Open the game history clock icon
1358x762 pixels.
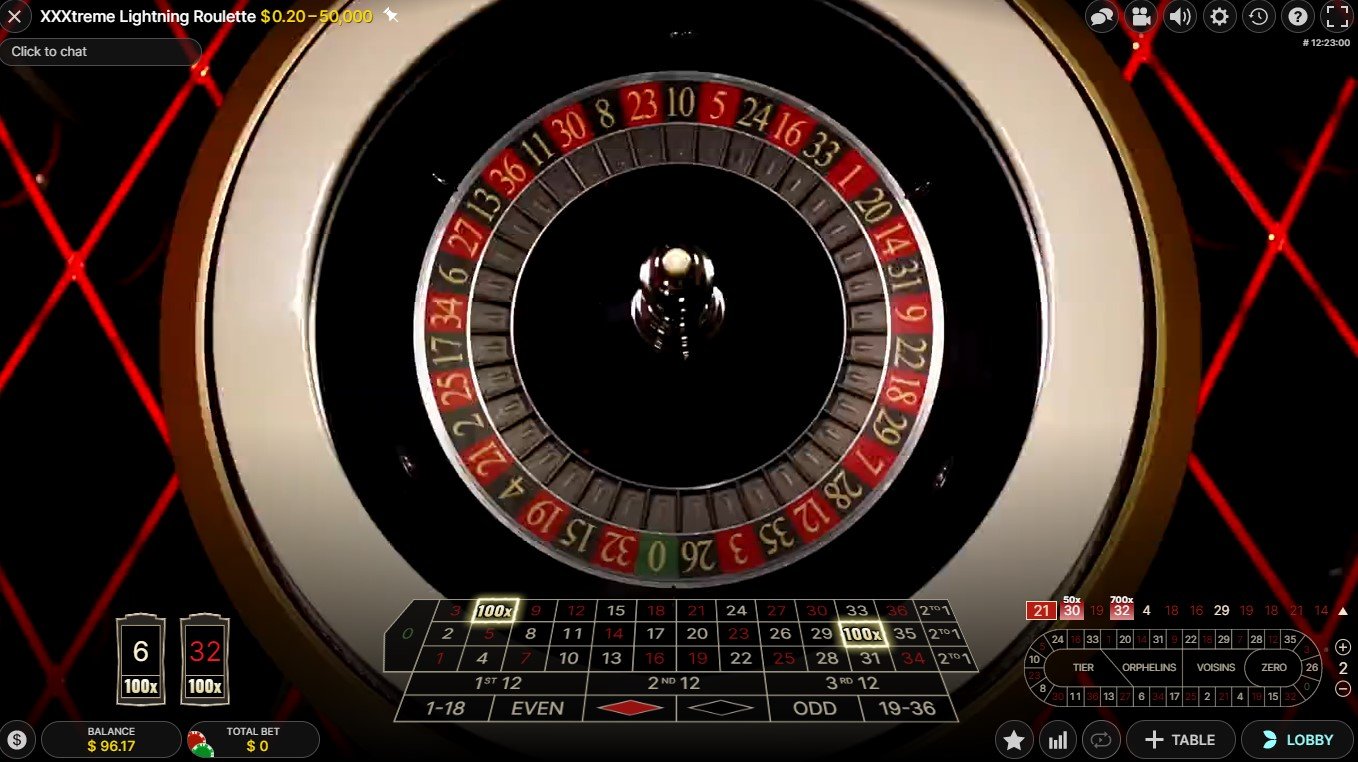point(1258,16)
